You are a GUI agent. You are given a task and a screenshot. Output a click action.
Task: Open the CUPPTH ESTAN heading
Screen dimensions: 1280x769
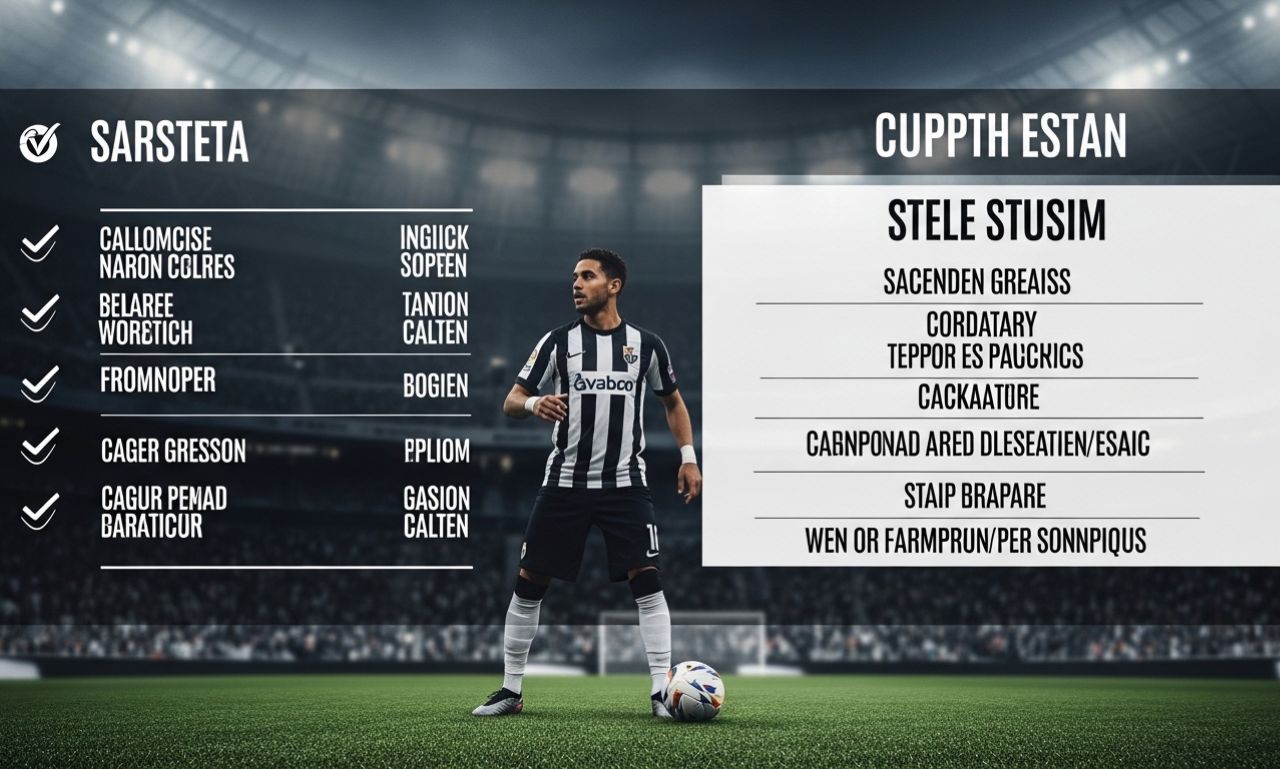1000,136
